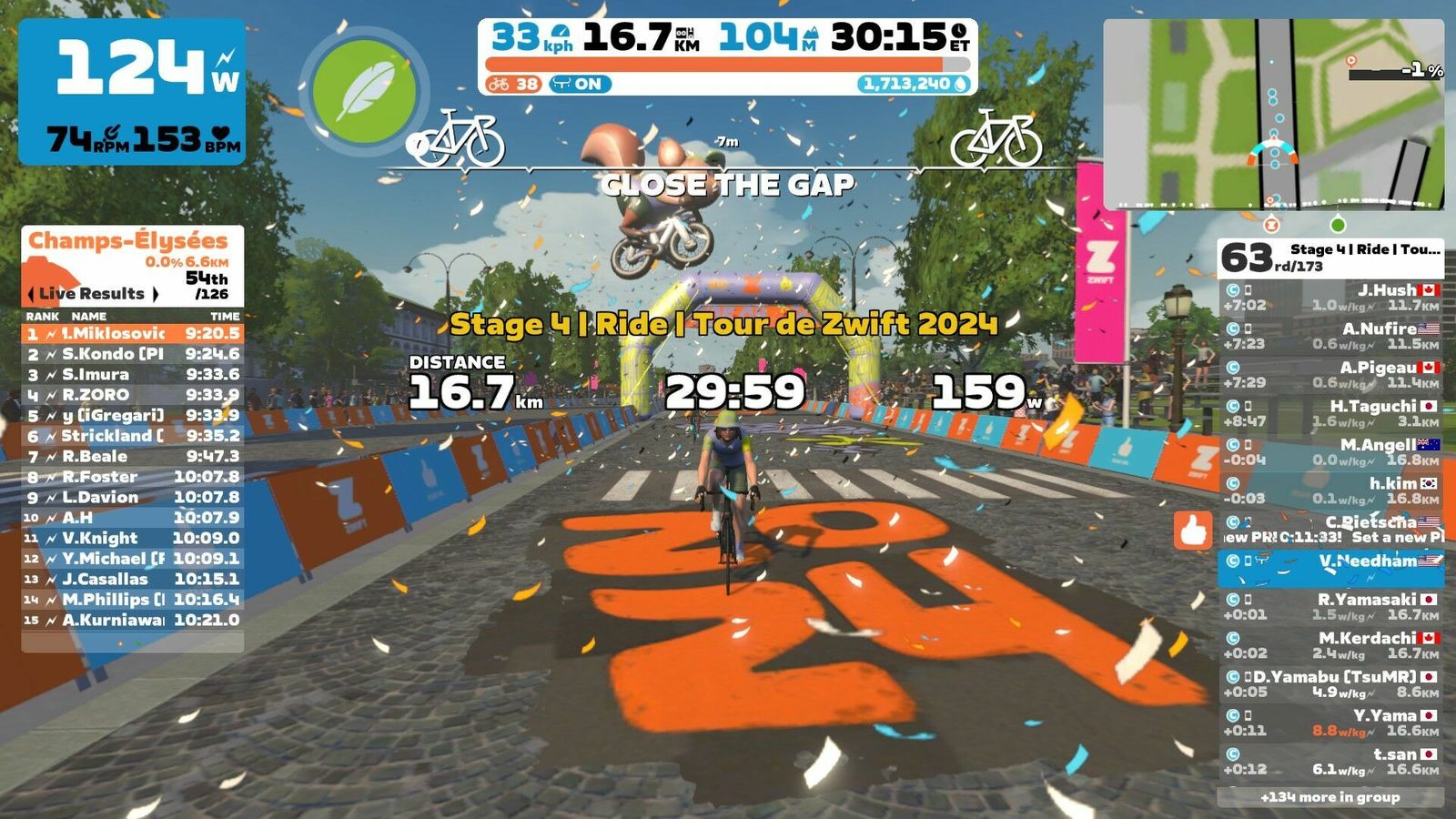This screenshot has height=819, width=1456.
Task: Select R.Beale in the leaderboard
Action: (x=133, y=456)
